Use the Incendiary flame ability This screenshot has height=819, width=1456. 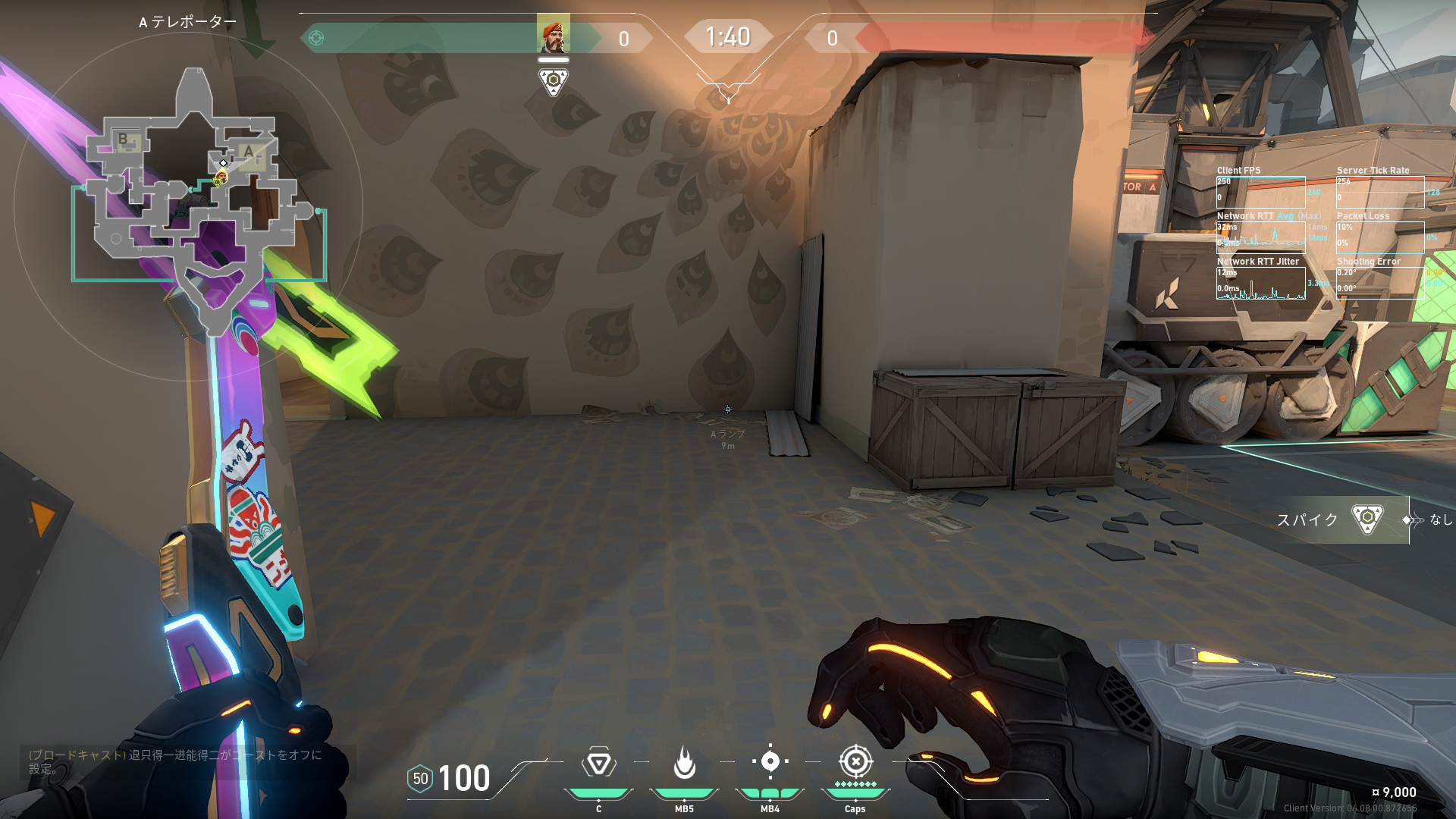[684, 763]
